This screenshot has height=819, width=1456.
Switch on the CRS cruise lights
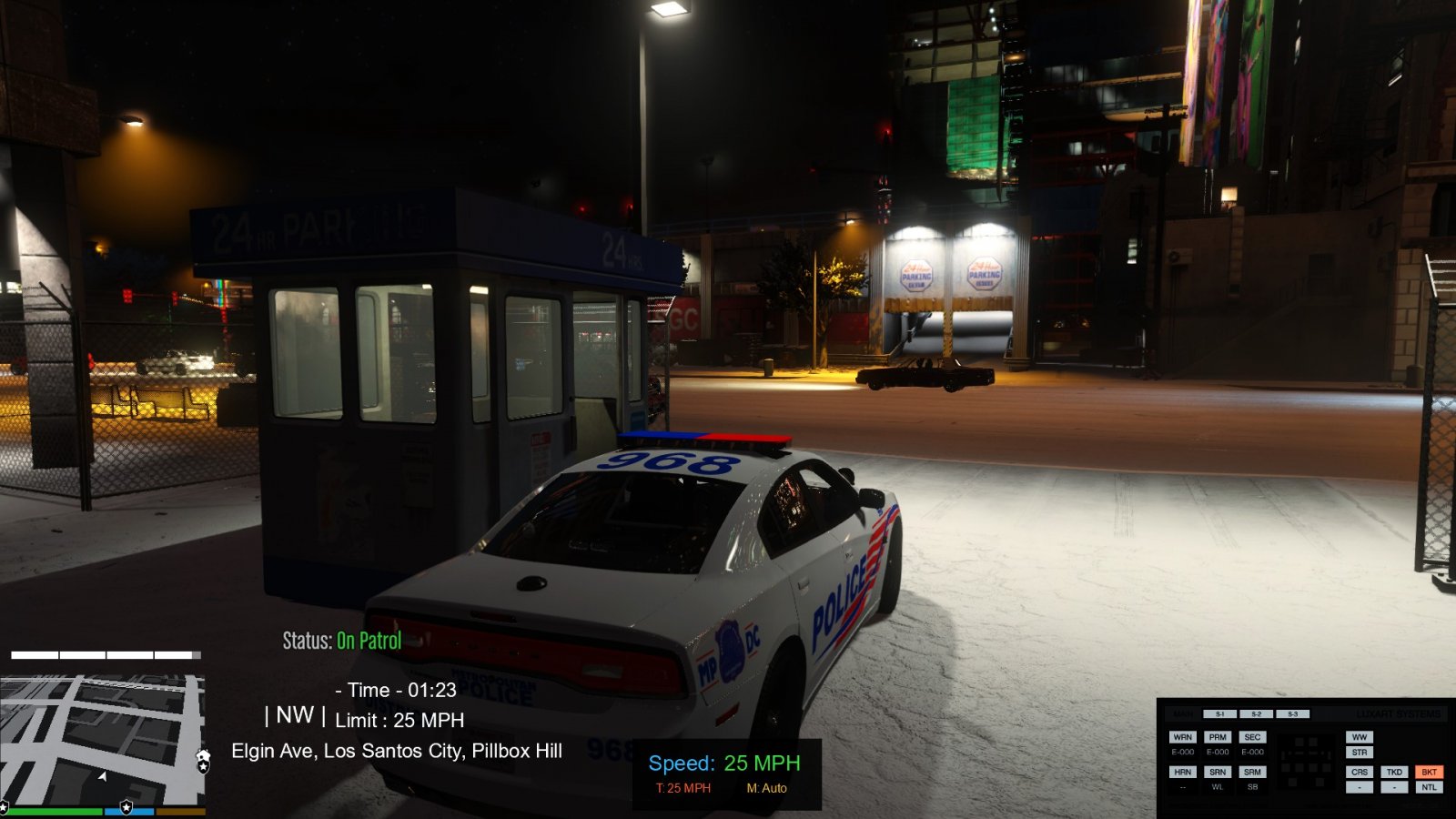(1360, 772)
